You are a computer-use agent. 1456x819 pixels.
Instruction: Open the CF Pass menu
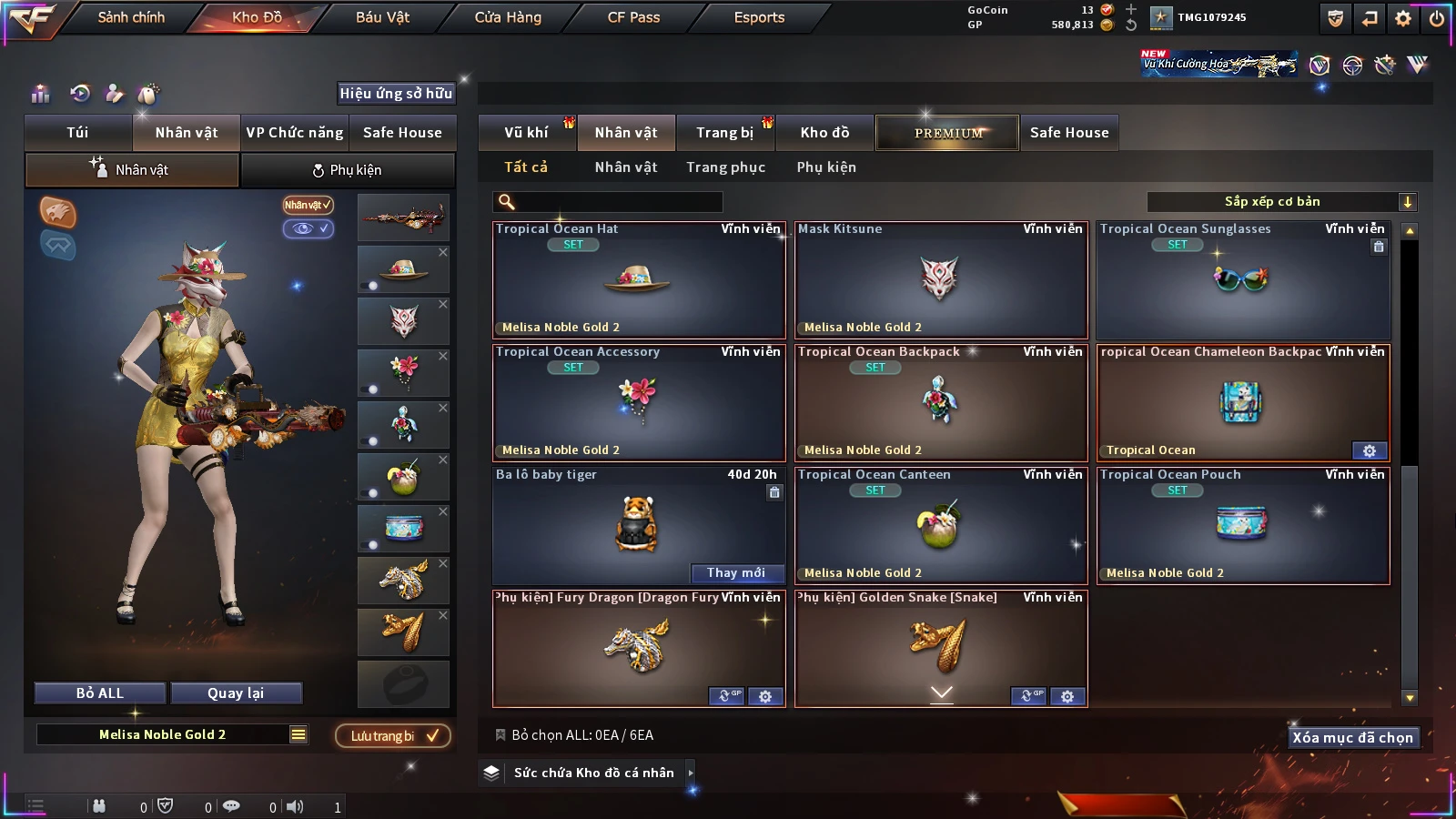[x=633, y=17]
